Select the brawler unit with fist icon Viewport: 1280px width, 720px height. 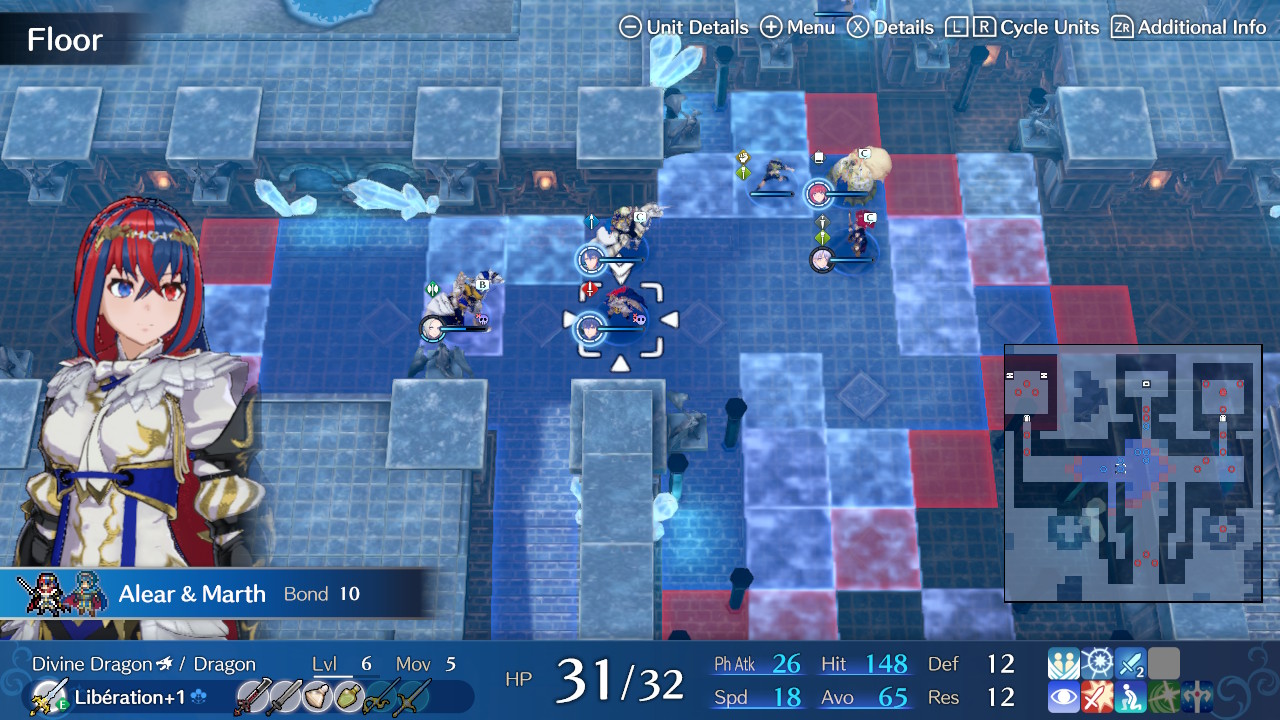click(x=772, y=175)
